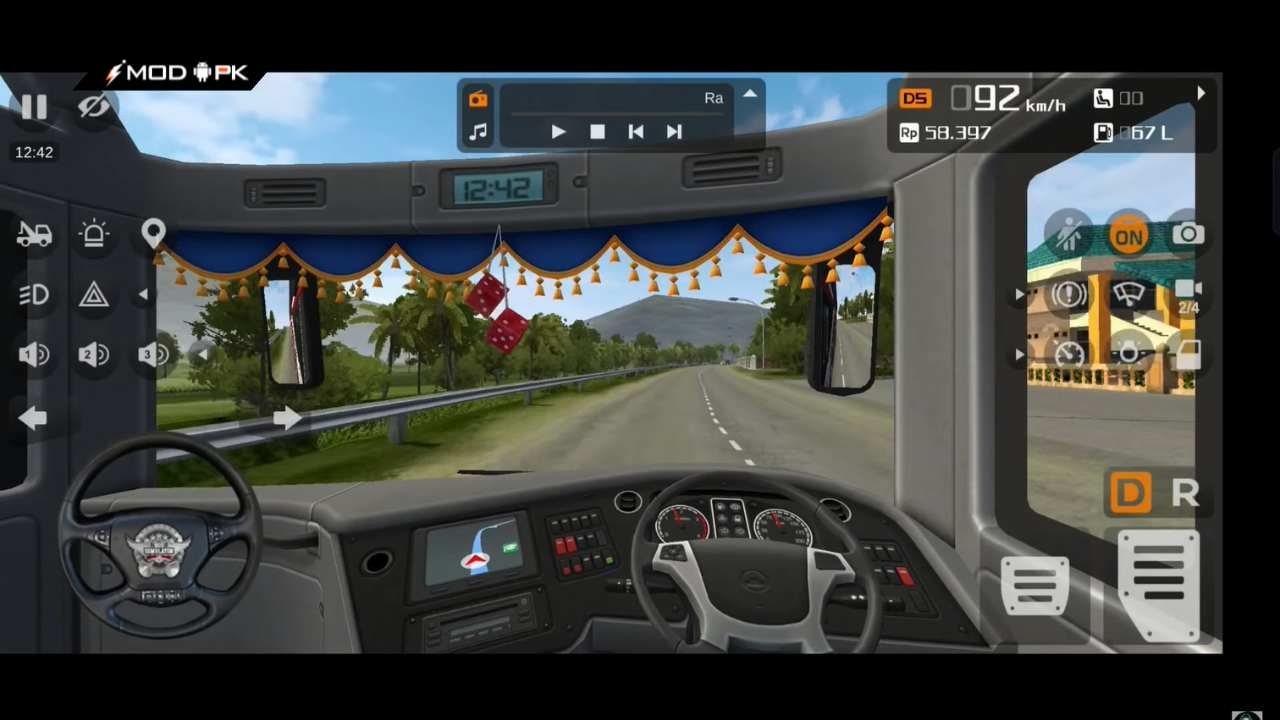Screen dimensions: 1280x720
Task: Select the radio station tab
Action: pyautogui.click(x=477, y=98)
